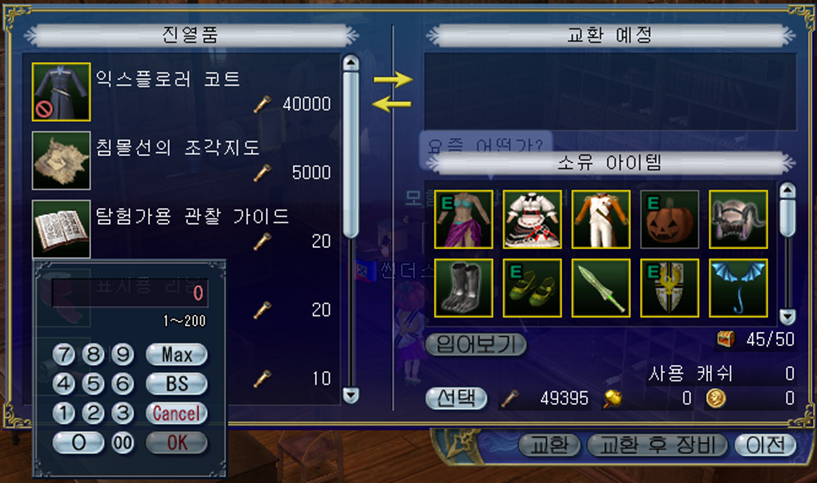Viewport: 817px width, 483px height.
Task: Open the 입어보기 try-on preview
Action: [x=476, y=345]
